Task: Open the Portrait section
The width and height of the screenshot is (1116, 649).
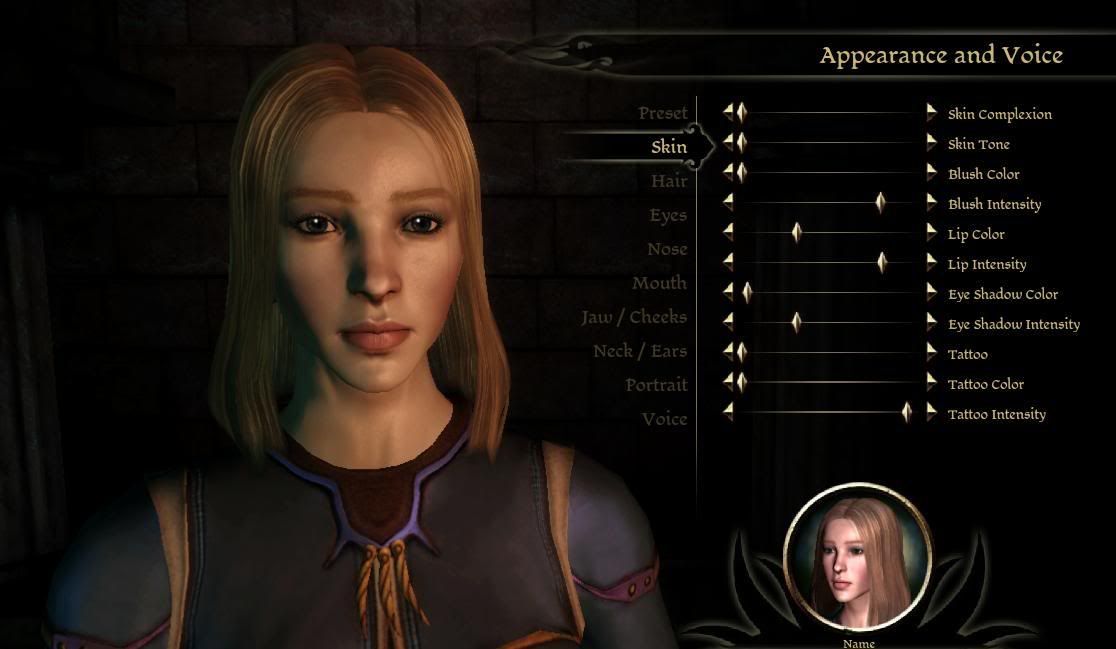Action: point(656,385)
